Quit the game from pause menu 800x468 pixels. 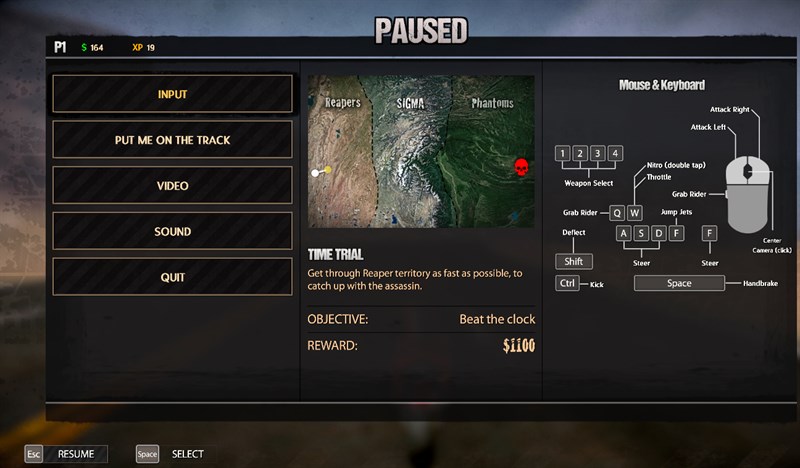[172, 277]
